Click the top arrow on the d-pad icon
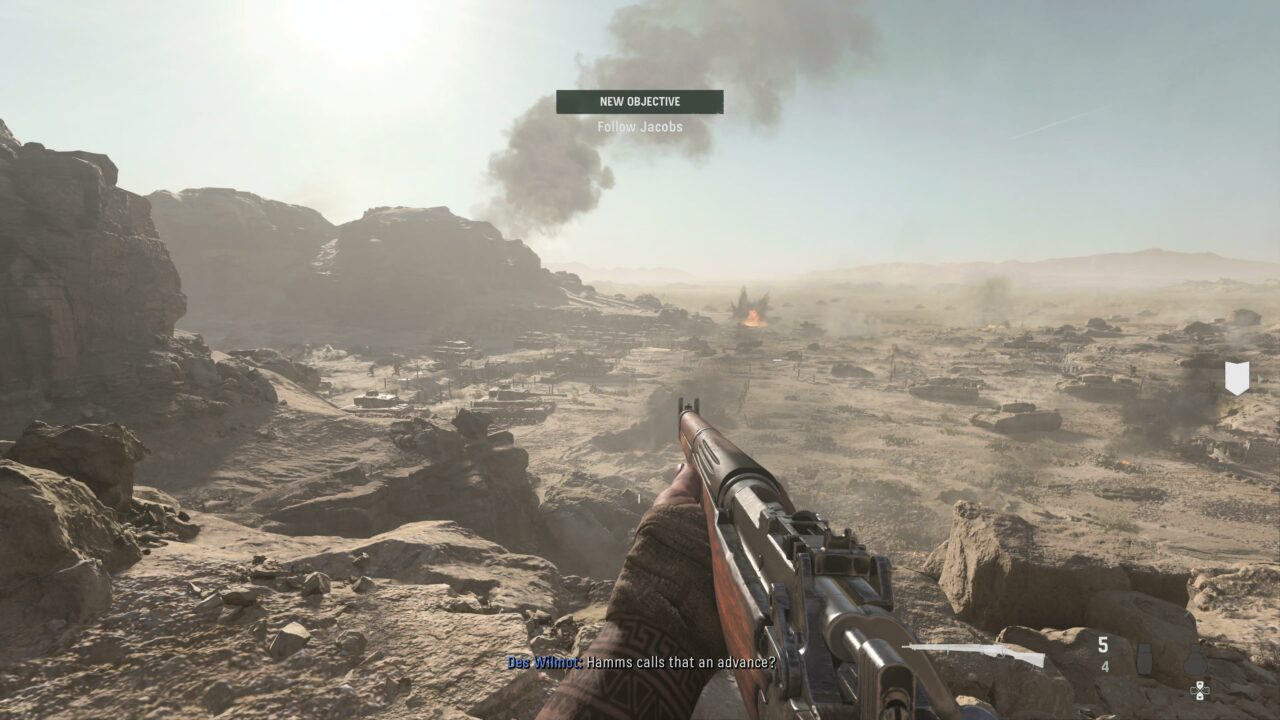 pos(1200,684)
